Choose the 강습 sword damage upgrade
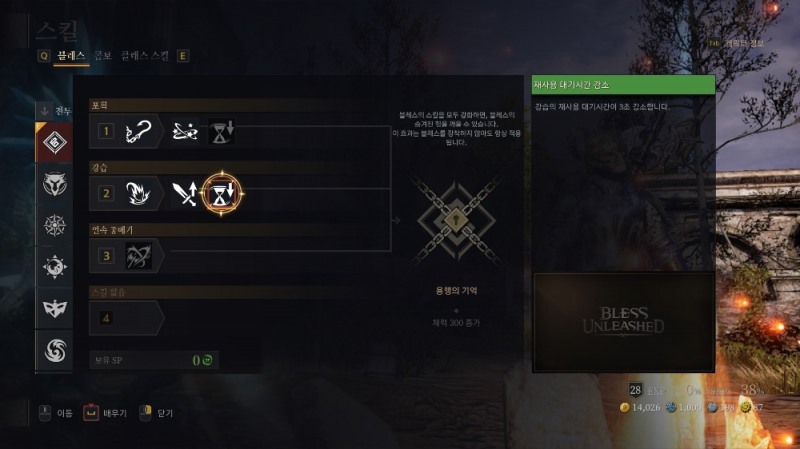 point(185,193)
